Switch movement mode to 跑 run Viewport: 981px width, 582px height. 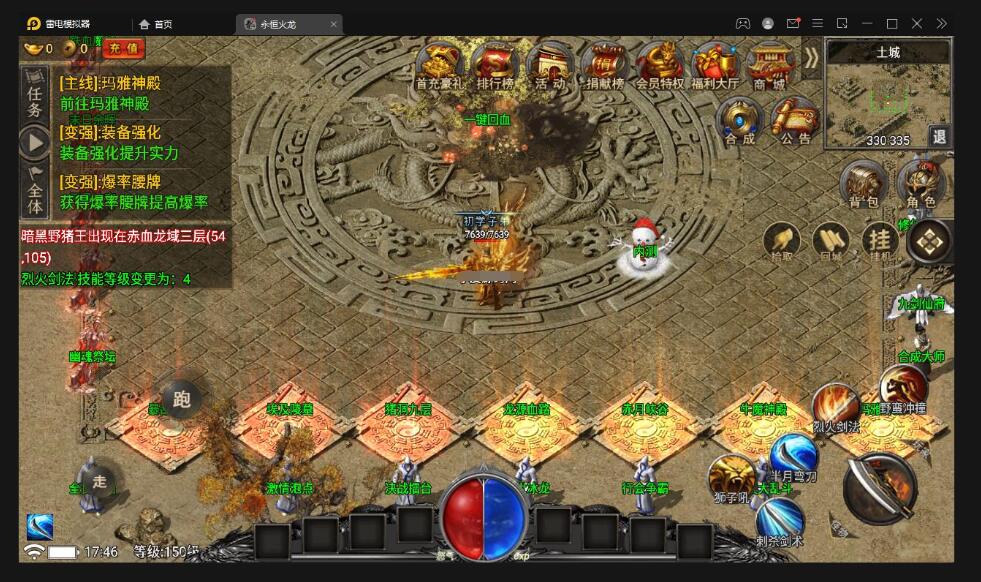pyautogui.click(x=181, y=399)
